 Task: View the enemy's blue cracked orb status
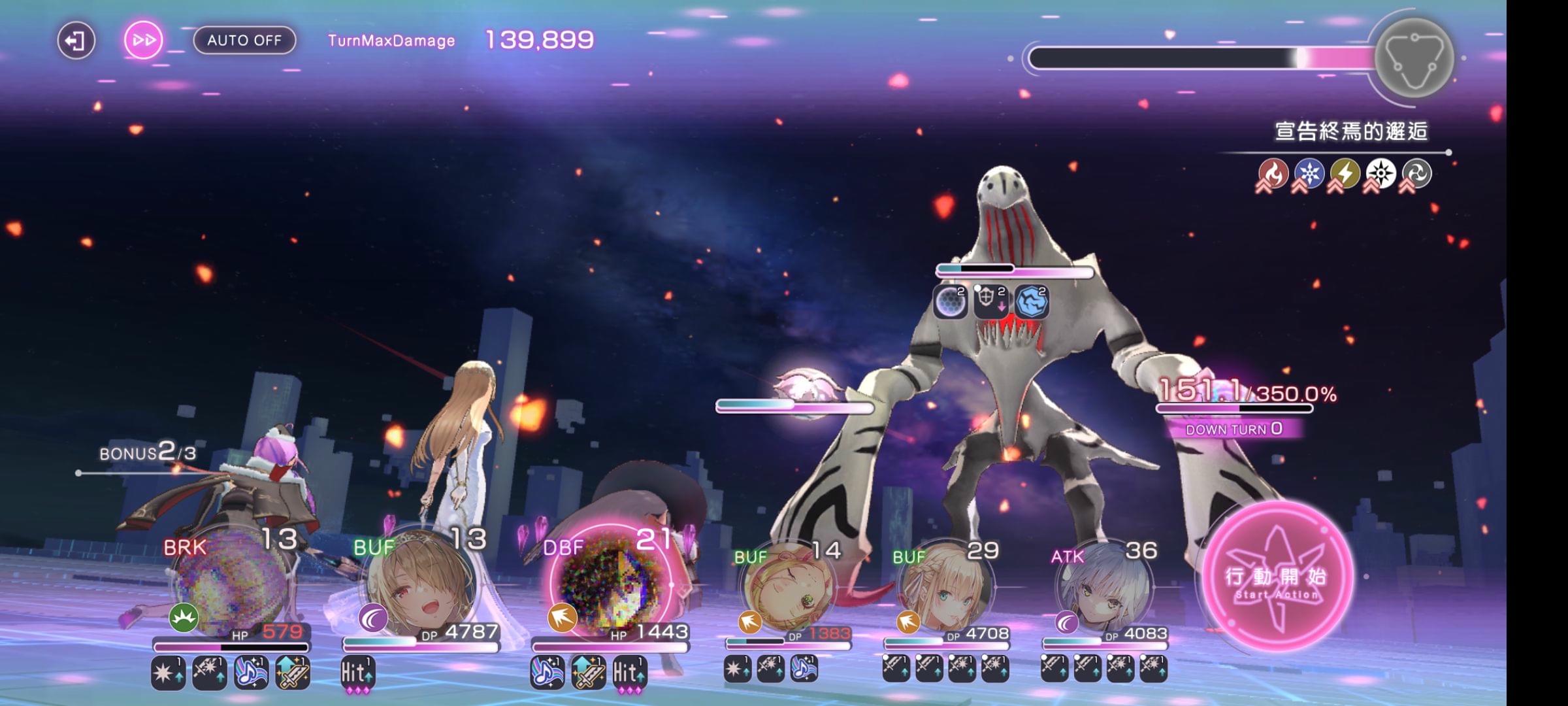(1032, 301)
